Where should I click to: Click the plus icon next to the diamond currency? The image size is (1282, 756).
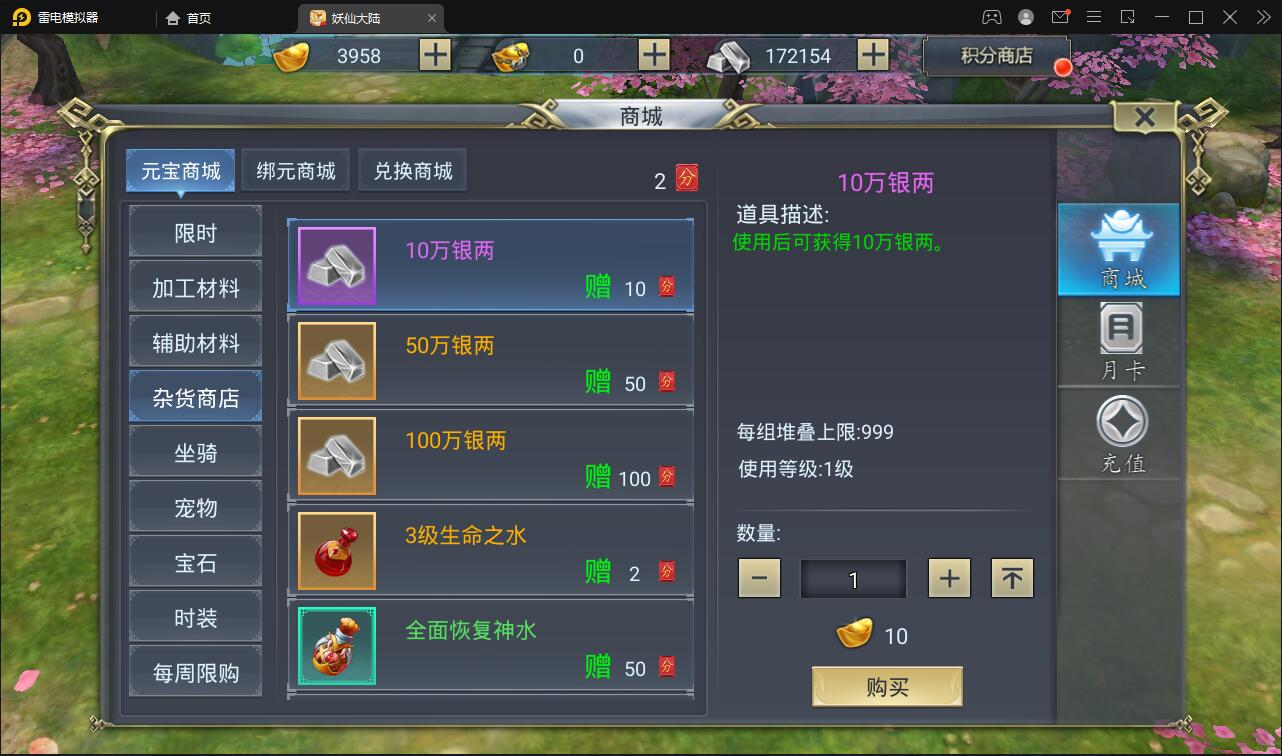(655, 55)
